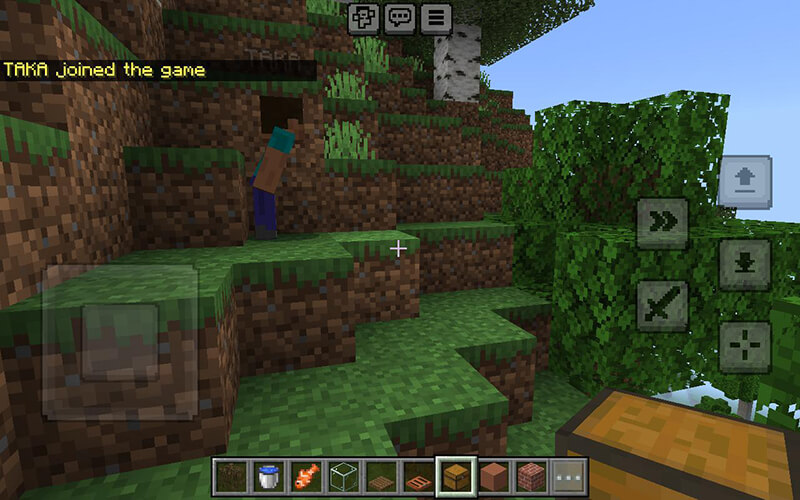Open the emote button at top

tap(363, 17)
